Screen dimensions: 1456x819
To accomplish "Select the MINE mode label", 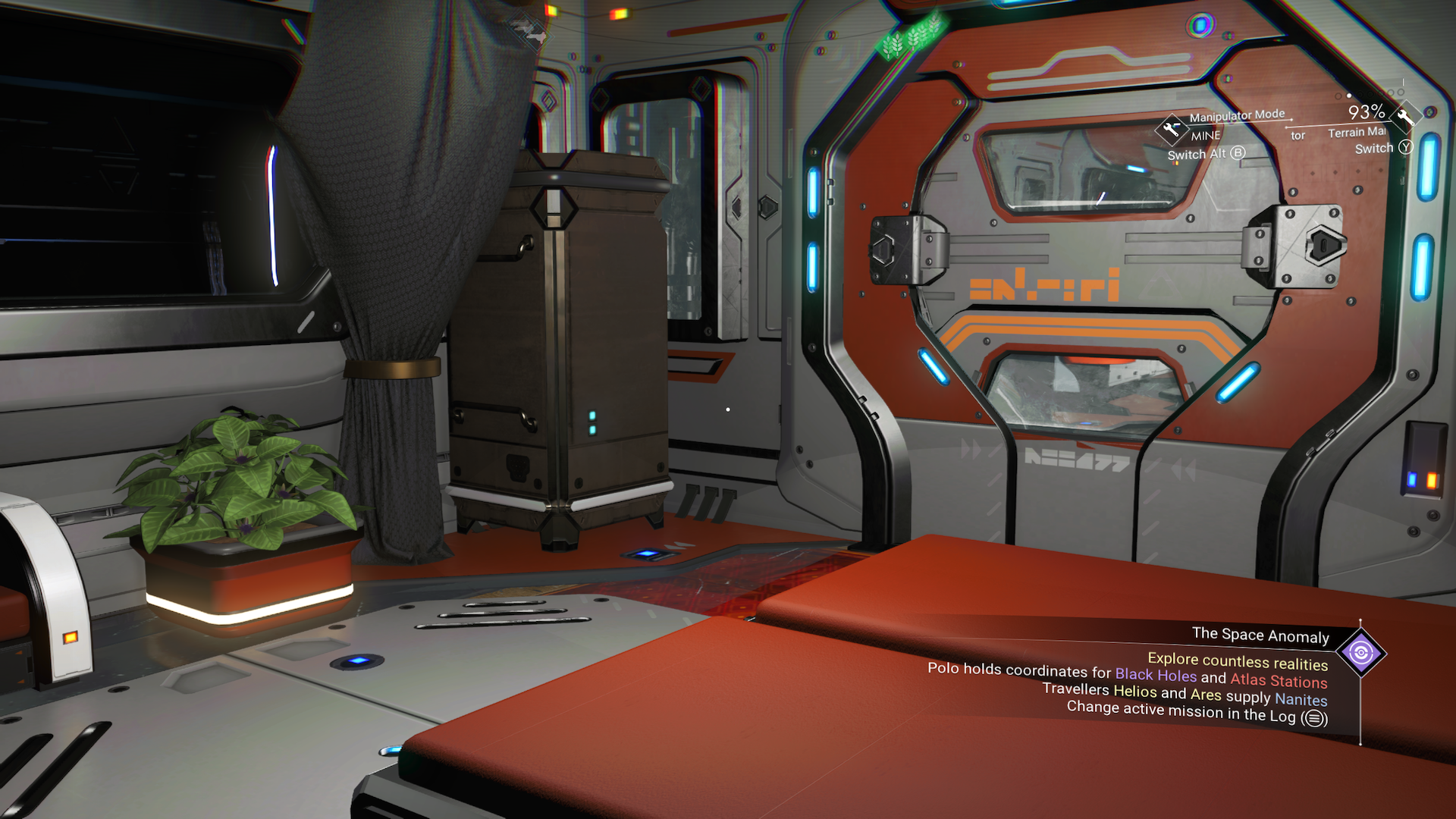I will coord(1203,136).
